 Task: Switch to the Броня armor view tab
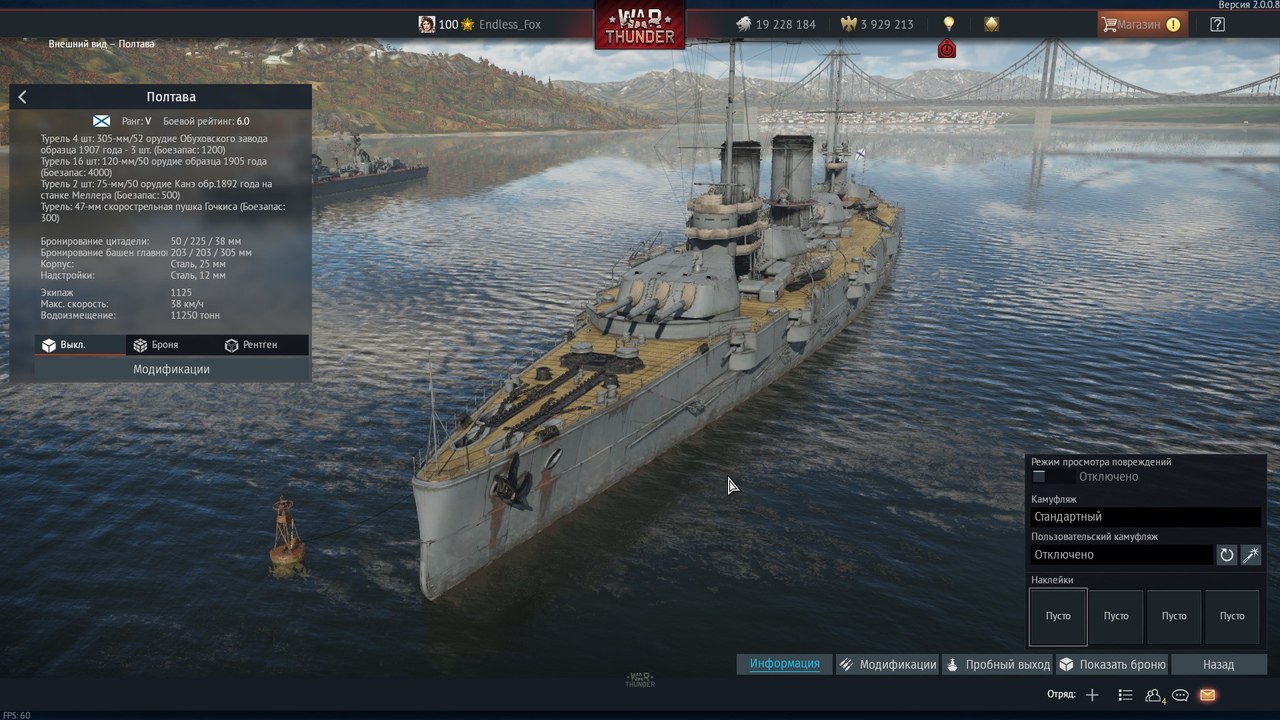164,345
